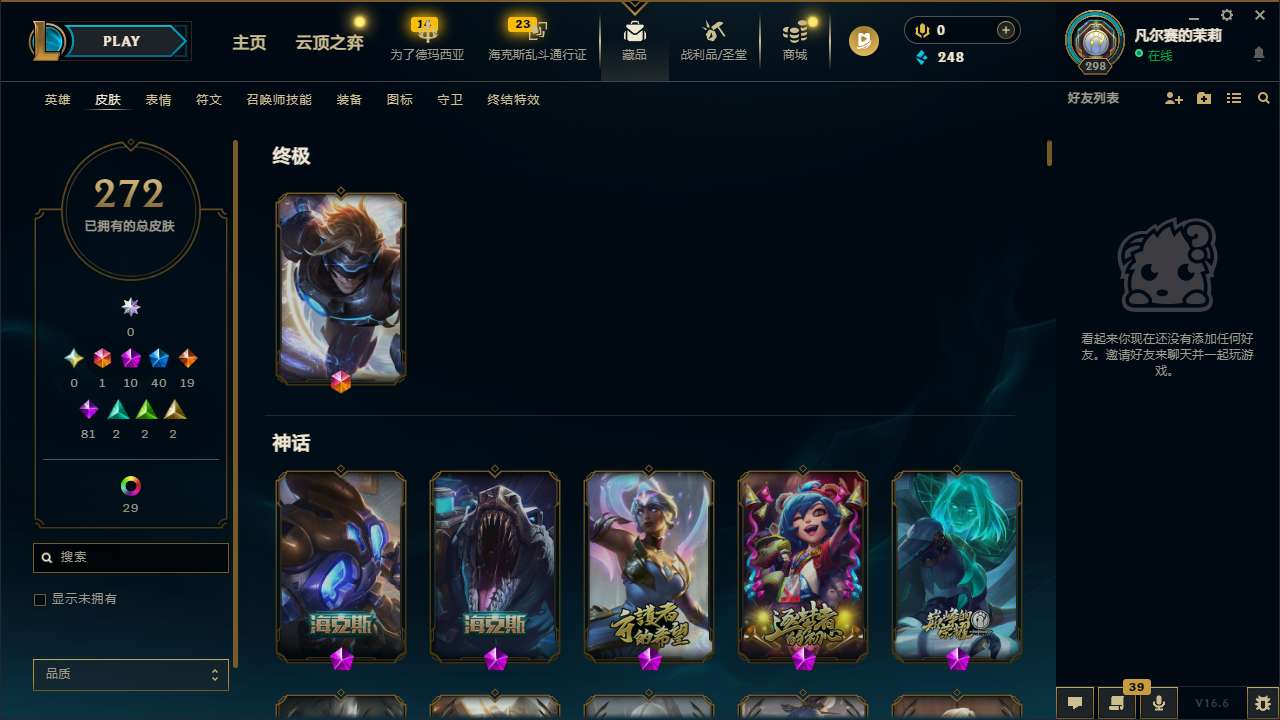Open the chat message bubble icon
1280x720 pixels.
tap(1073, 703)
